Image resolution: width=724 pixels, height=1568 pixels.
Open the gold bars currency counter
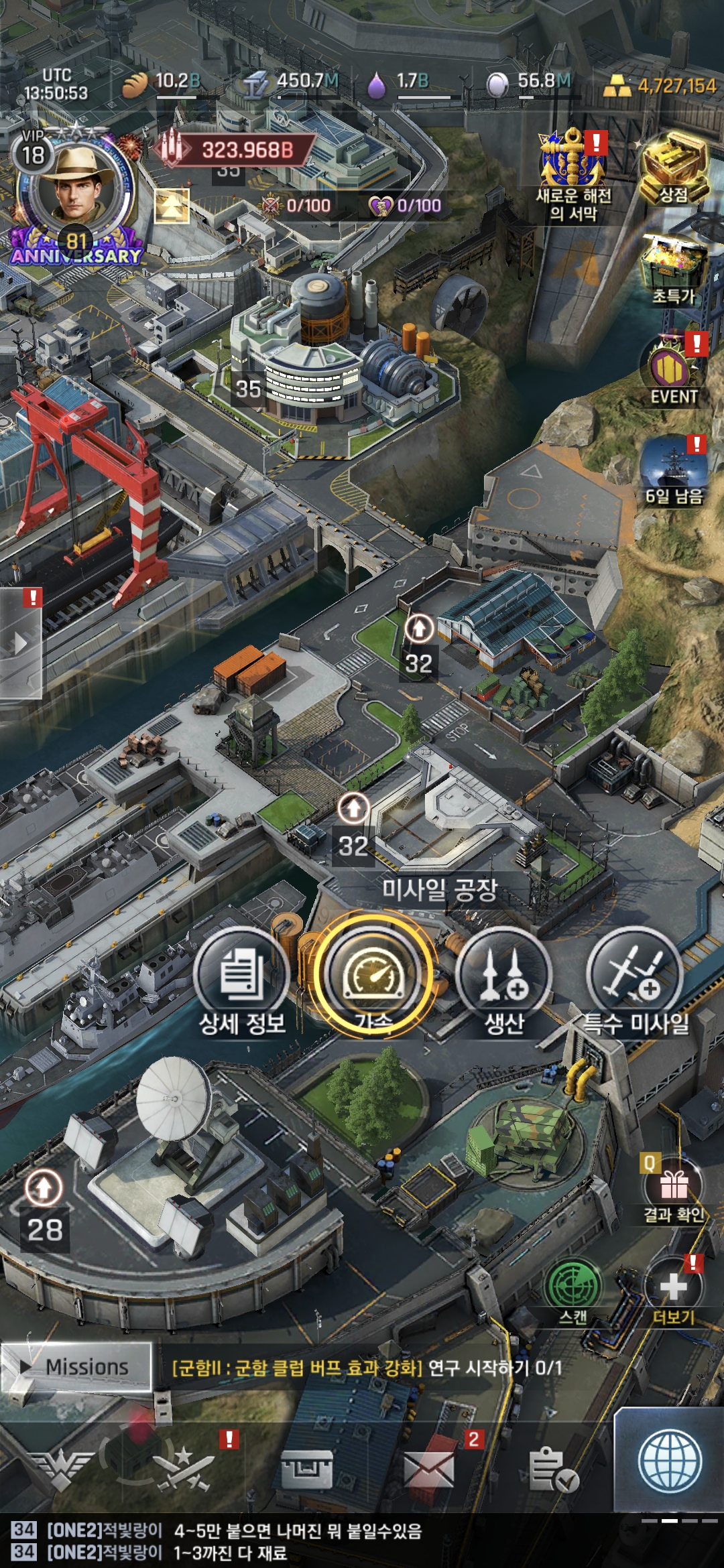[660, 86]
